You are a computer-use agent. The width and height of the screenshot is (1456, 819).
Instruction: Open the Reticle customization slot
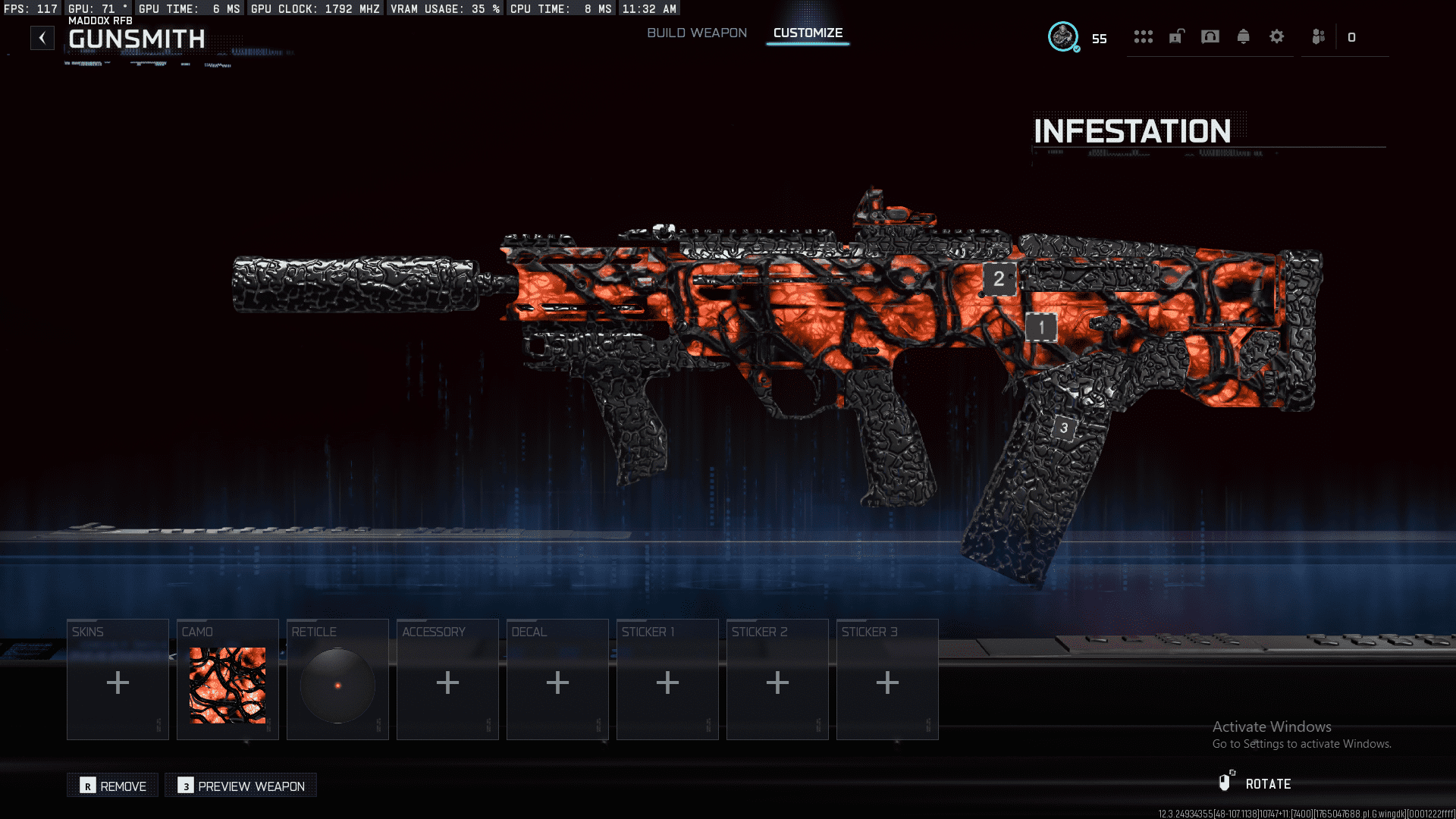pos(337,679)
